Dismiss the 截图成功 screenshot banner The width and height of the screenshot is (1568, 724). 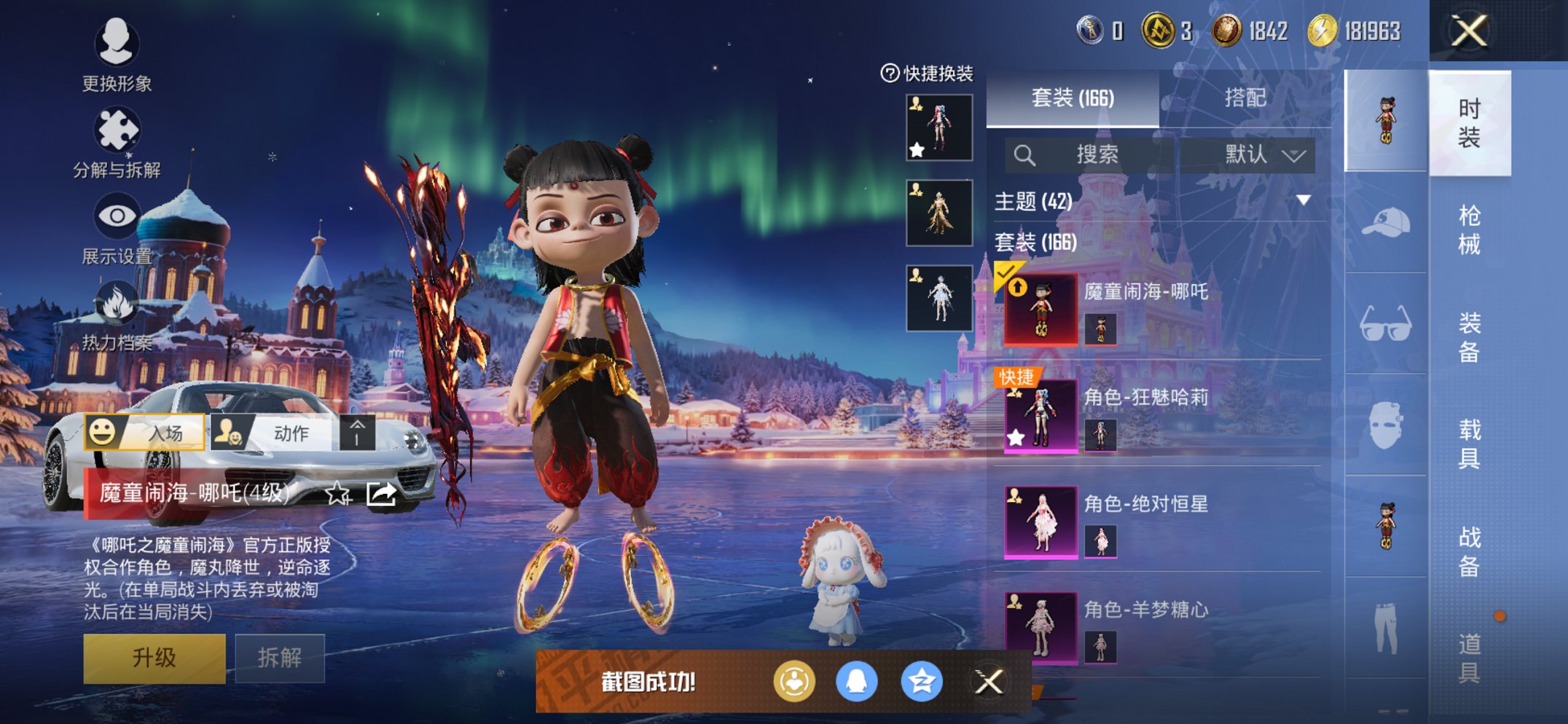pyautogui.click(x=989, y=682)
